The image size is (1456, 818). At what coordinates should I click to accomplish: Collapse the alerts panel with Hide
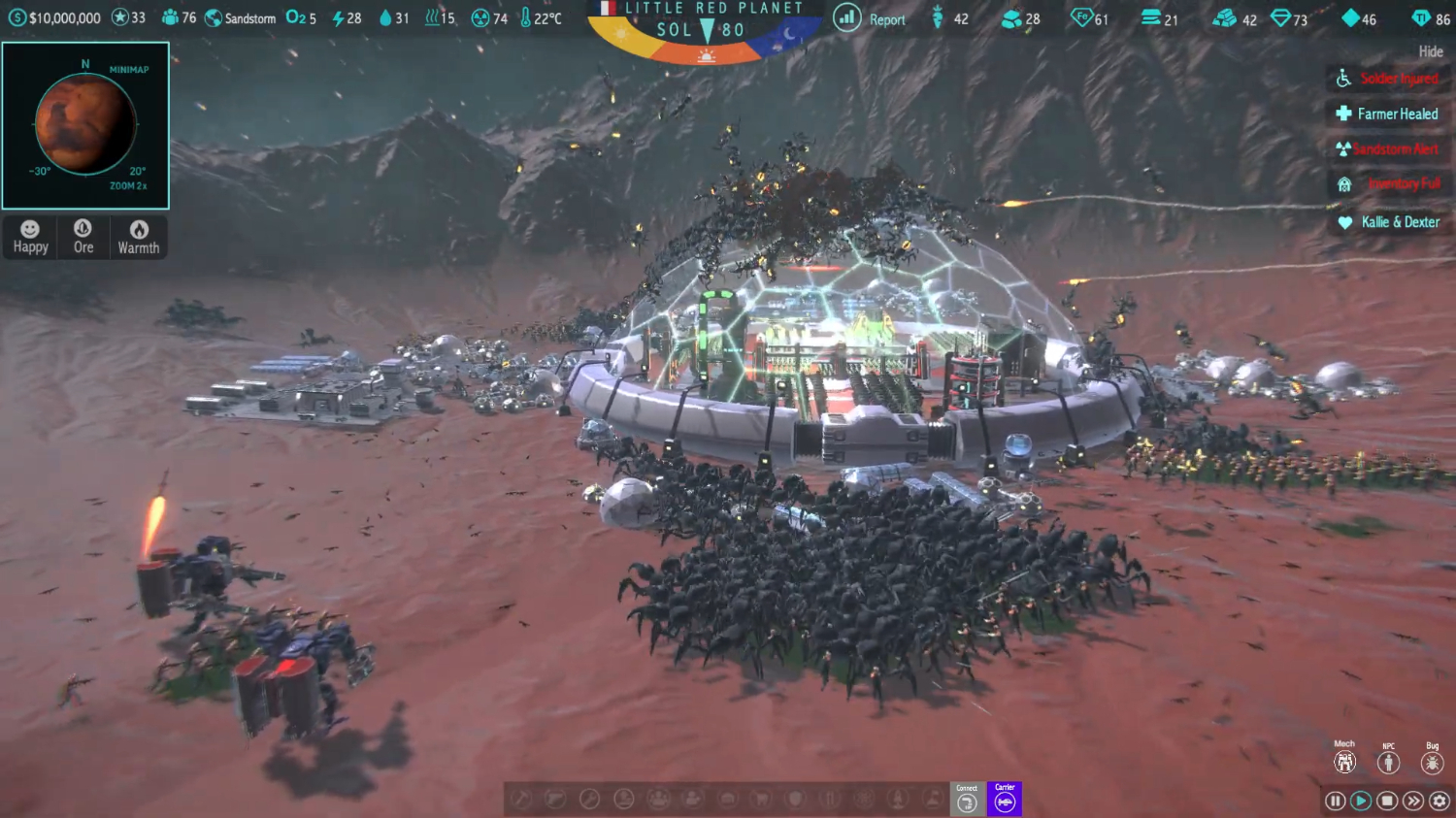pyautogui.click(x=1430, y=51)
